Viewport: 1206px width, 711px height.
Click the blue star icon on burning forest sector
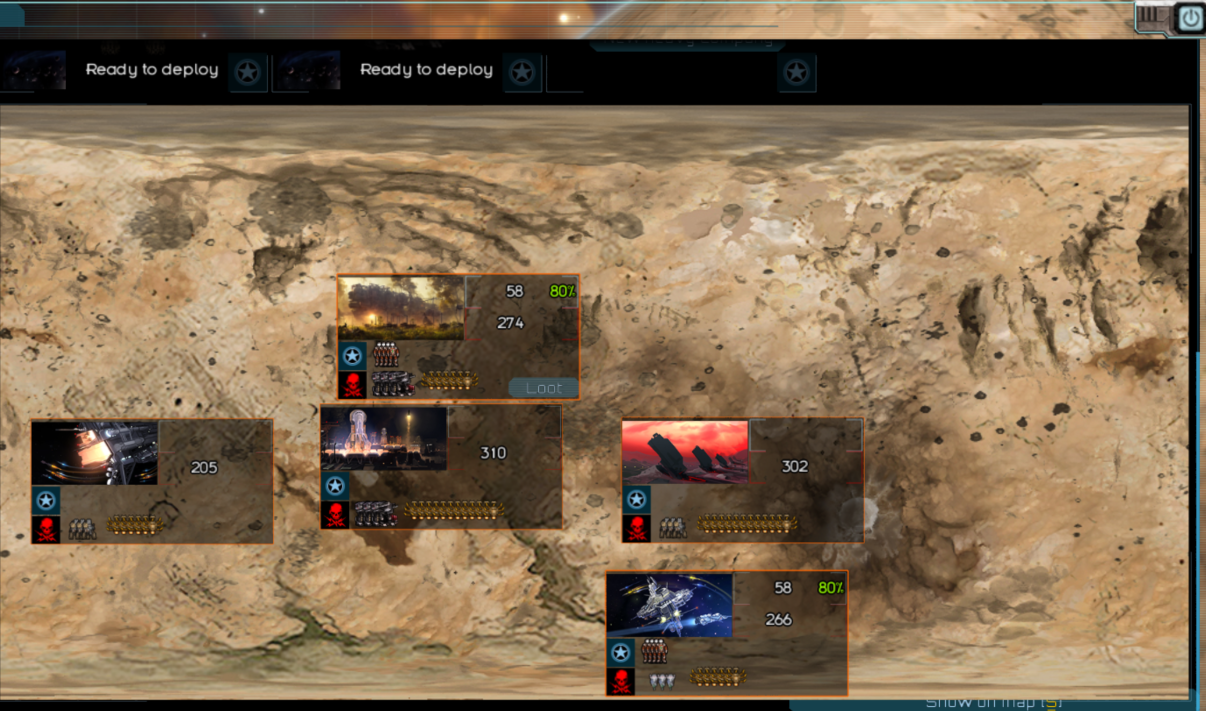[x=352, y=355]
